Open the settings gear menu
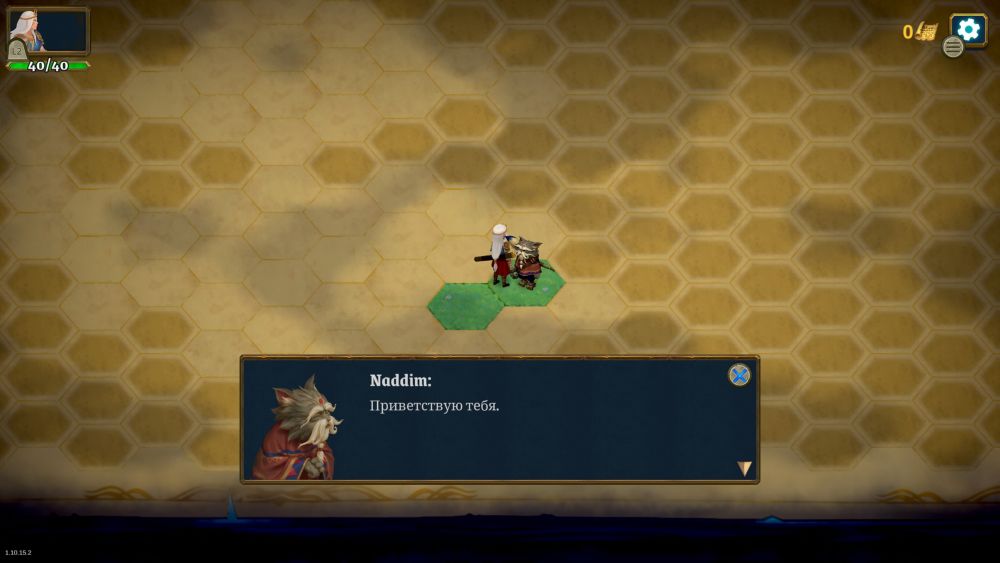Image resolution: width=1000 pixels, height=563 pixels. [x=968, y=28]
